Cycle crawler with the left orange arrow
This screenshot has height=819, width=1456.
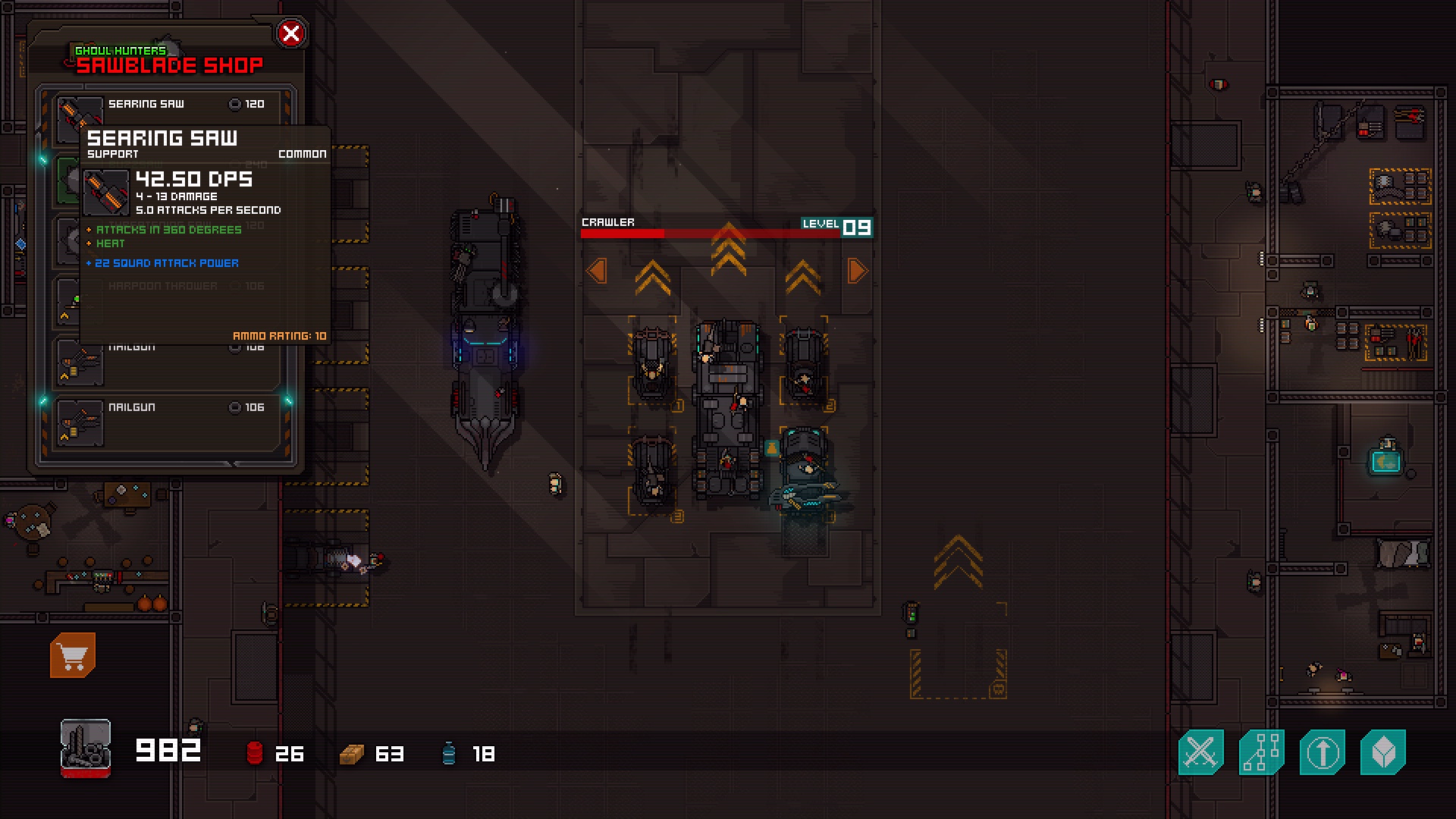click(597, 271)
